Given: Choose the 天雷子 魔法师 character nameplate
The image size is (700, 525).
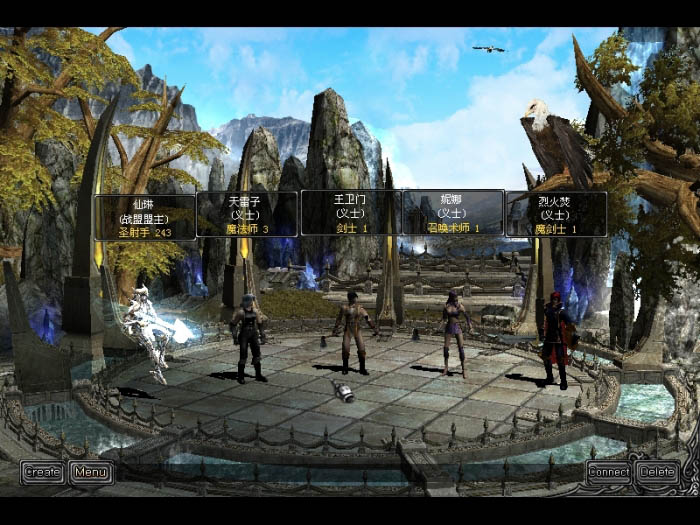Looking at the screenshot, I should (247, 214).
